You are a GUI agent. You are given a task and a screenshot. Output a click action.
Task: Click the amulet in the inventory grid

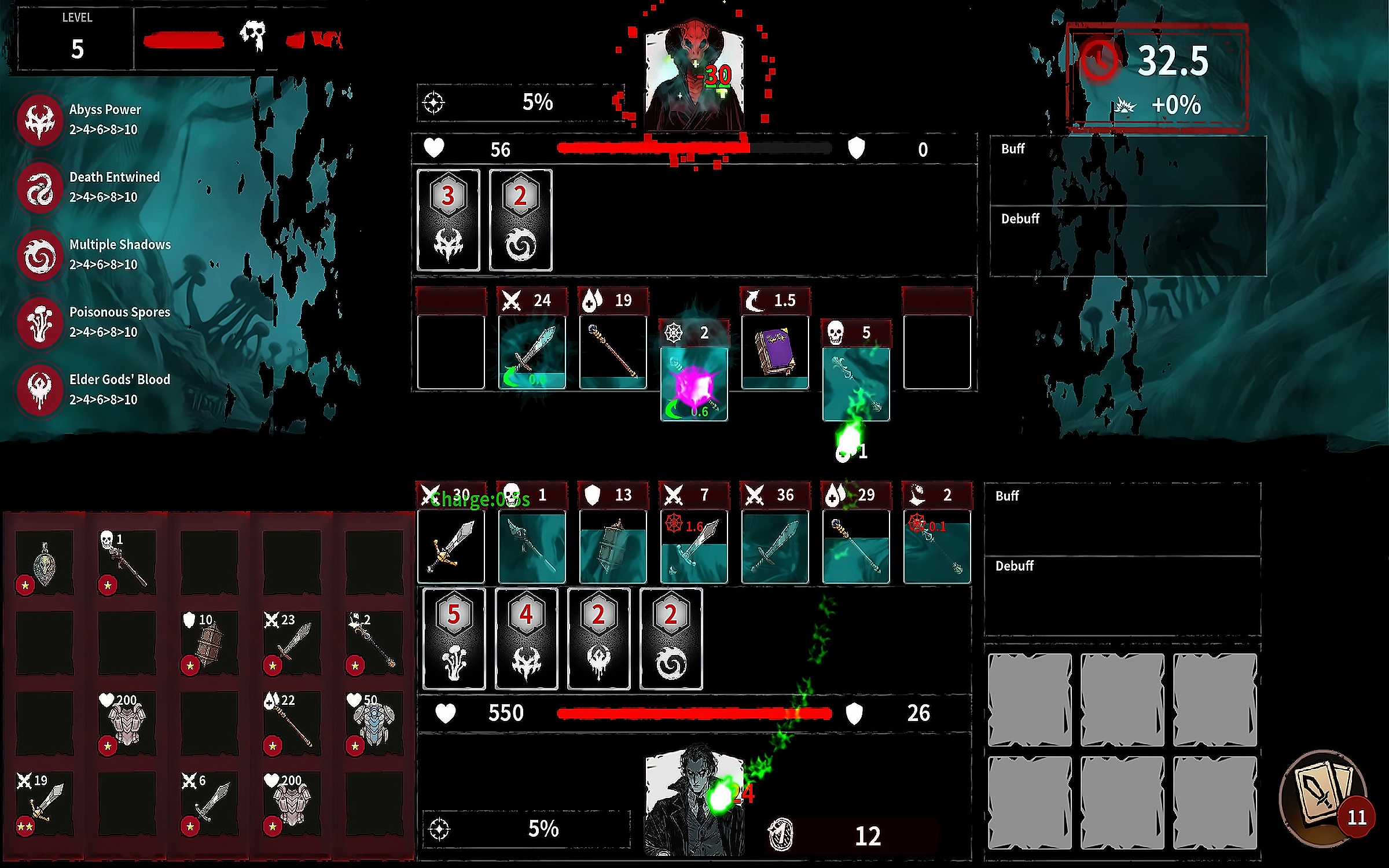(x=44, y=562)
